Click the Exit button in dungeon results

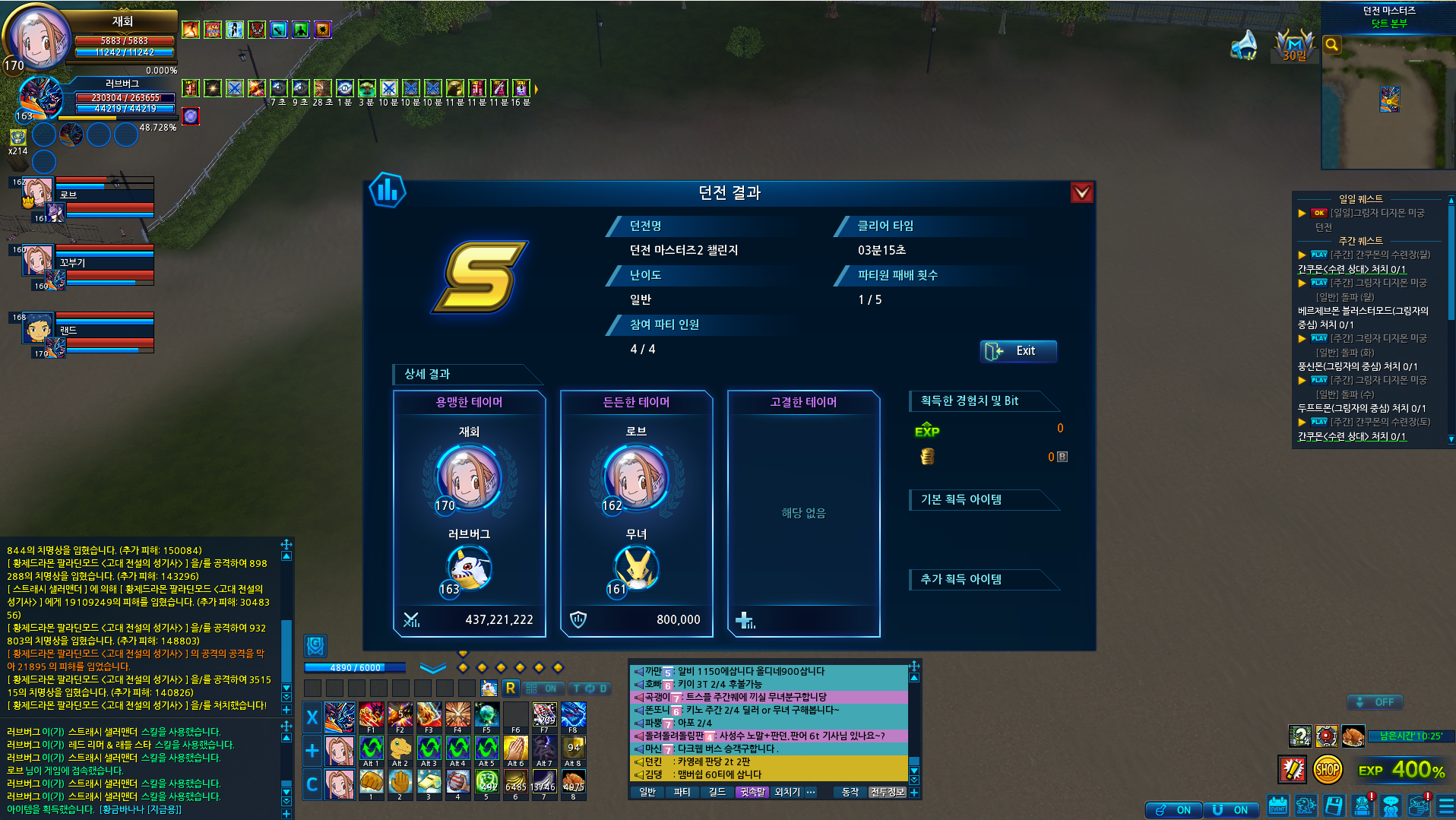1018,351
